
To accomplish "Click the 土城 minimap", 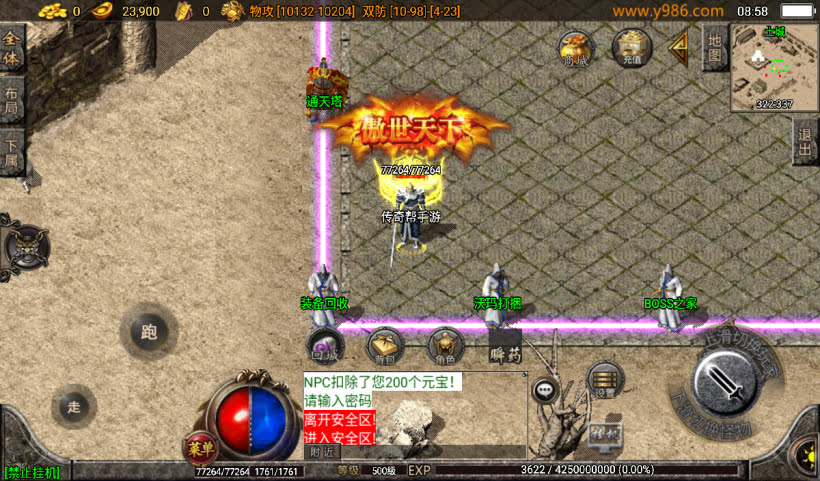I will coord(774,68).
